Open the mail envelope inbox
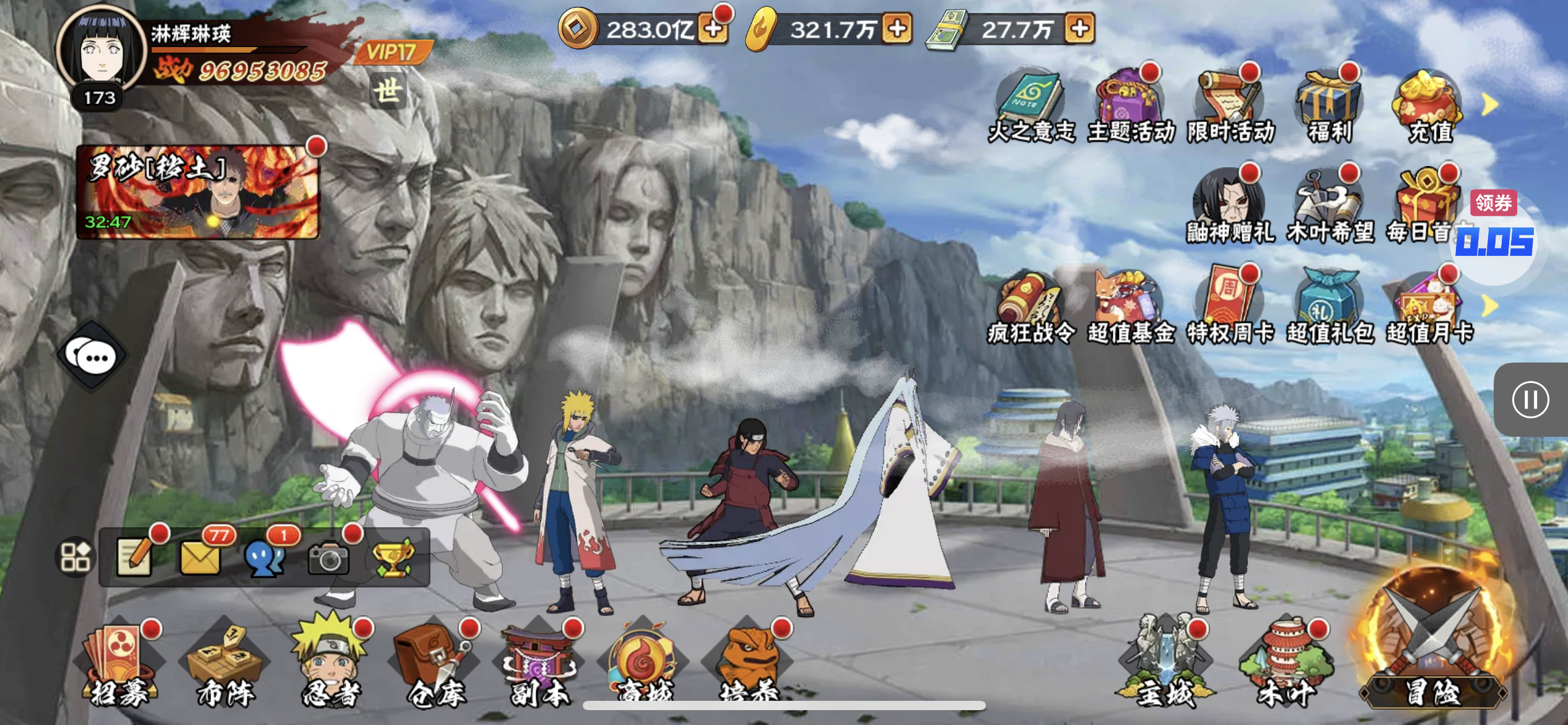Viewport: 1568px width, 725px height. [x=200, y=557]
